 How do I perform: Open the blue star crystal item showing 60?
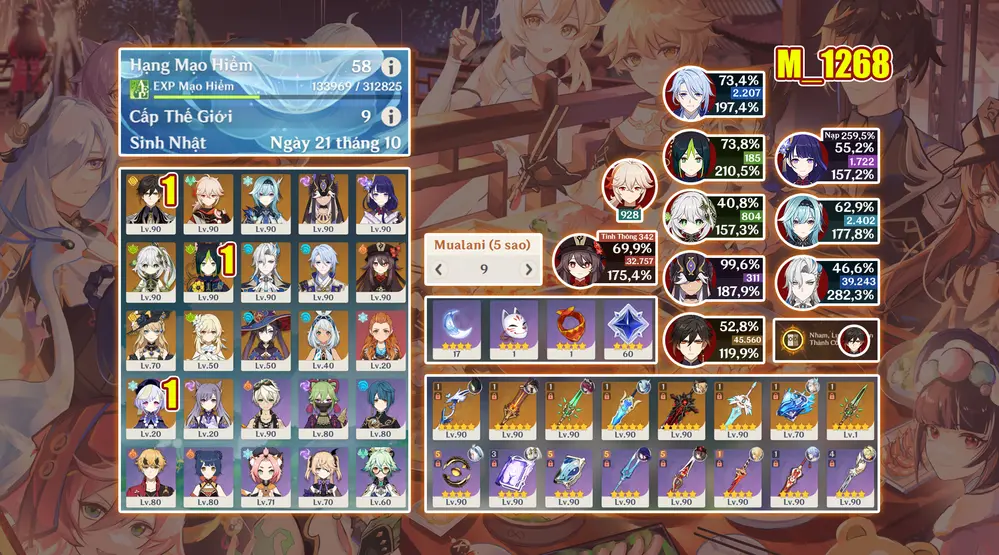click(x=627, y=327)
